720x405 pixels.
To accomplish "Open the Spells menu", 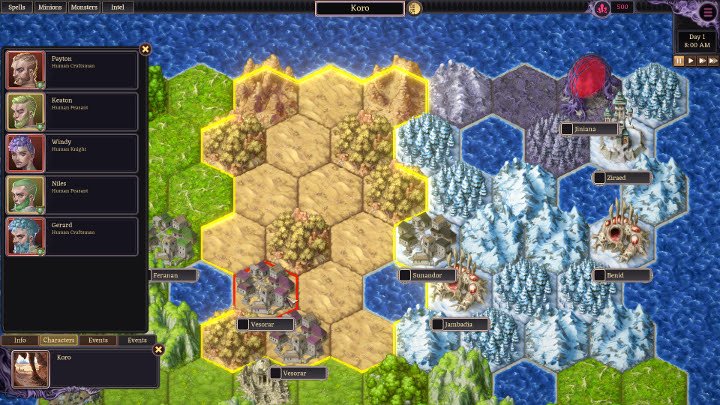I will click(x=17, y=7).
